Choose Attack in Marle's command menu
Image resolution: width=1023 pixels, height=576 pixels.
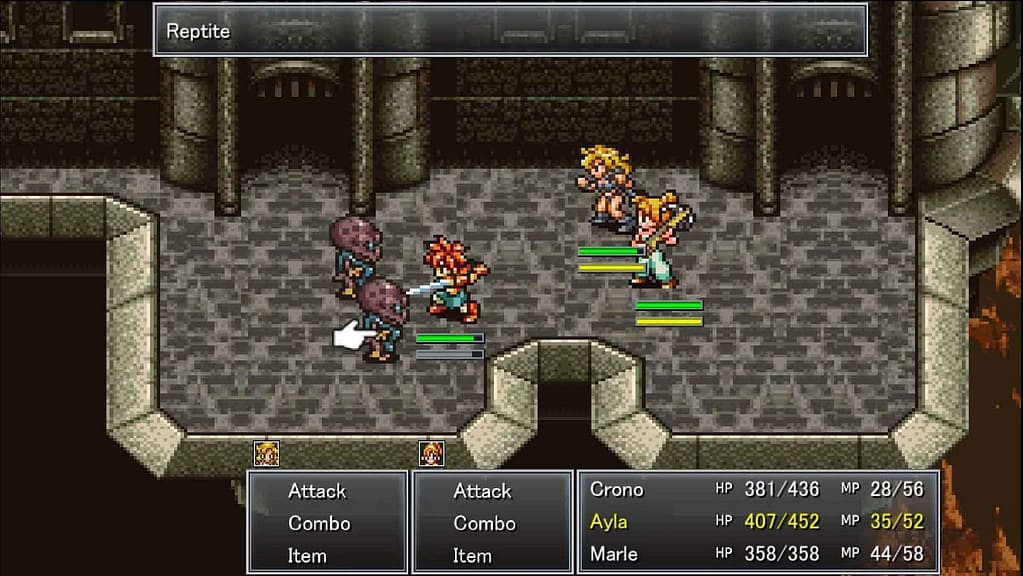tap(482, 491)
